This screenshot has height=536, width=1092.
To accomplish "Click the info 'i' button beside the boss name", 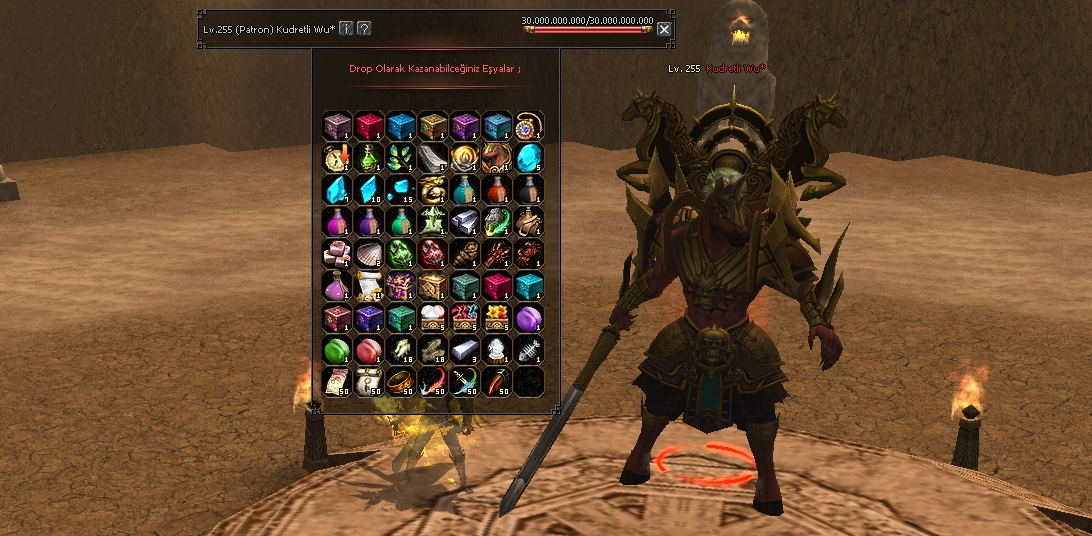I will pos(346,28).
